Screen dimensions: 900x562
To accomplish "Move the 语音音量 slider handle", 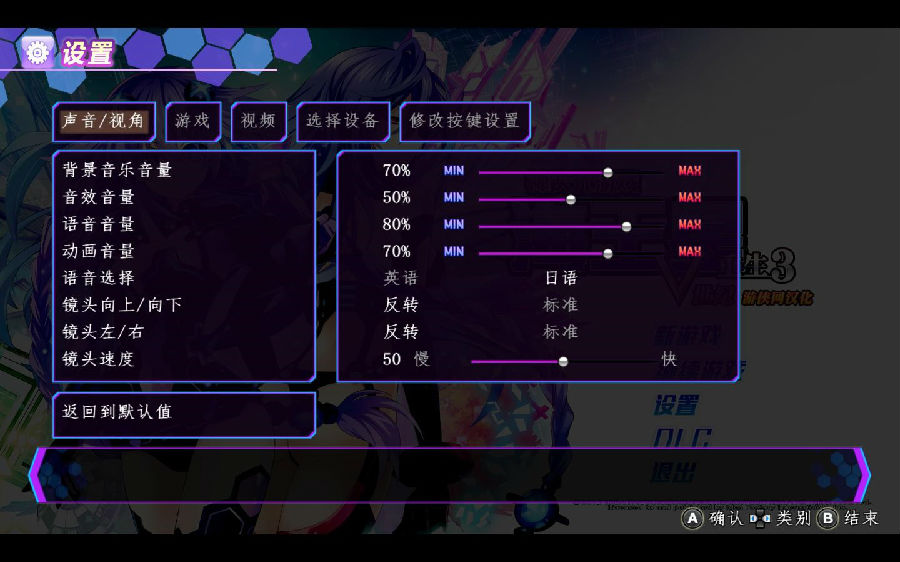I will (627, 225).
